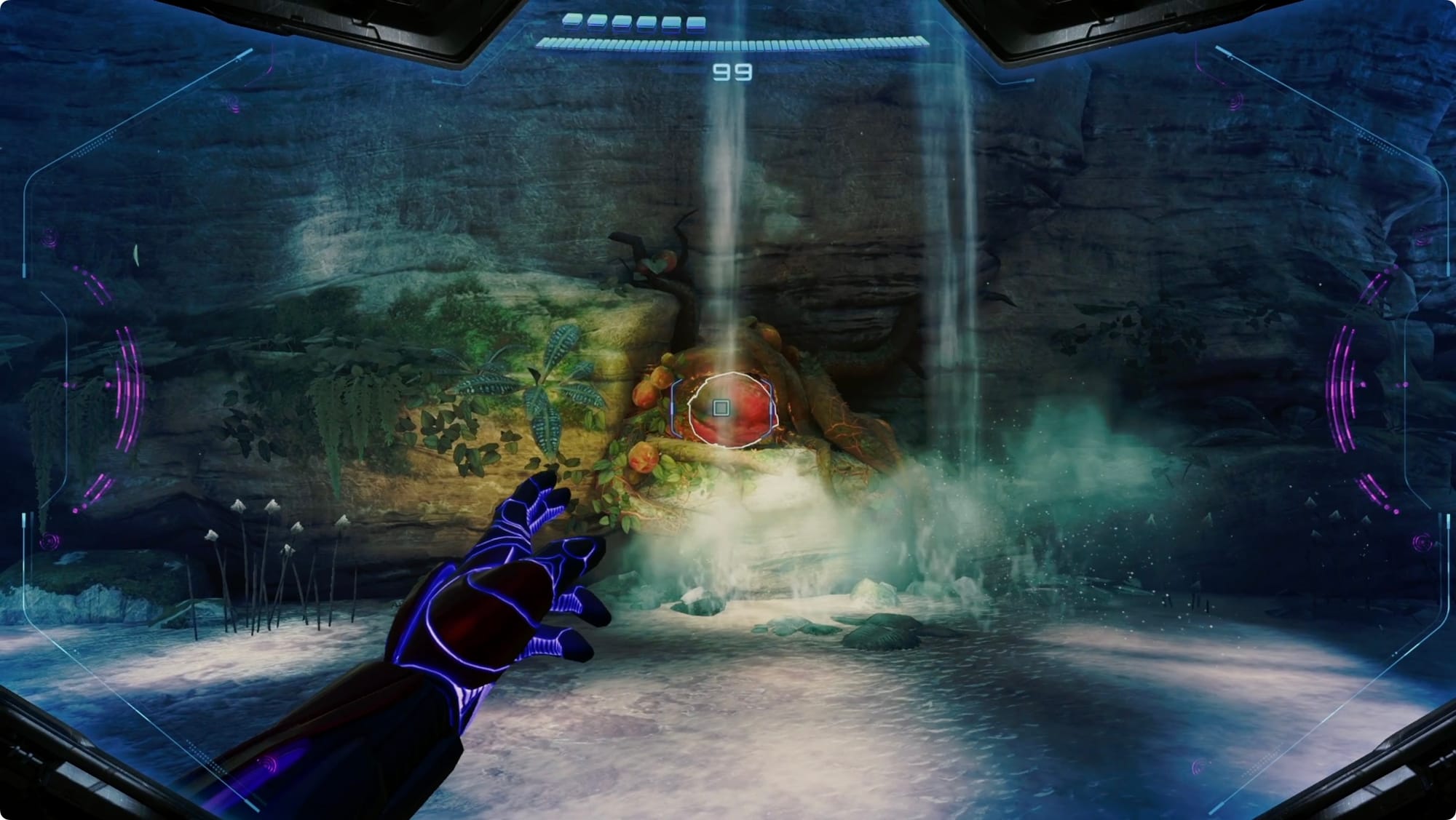Click the lock-on reticle over the red pod
Viewport: 1456px width, 820px height.
click(721, 408)
